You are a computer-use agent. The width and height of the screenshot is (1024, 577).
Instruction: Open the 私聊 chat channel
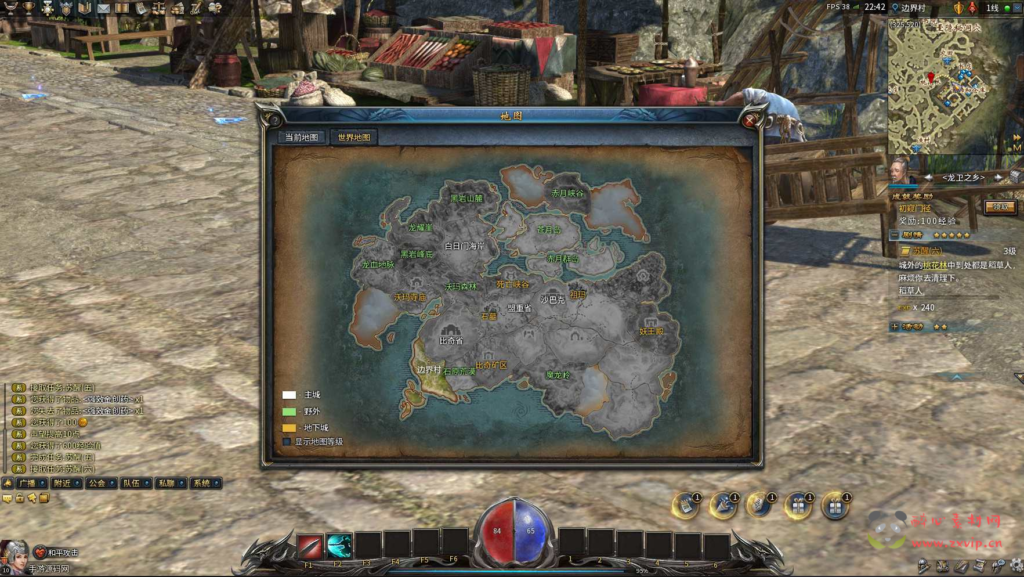tap(166, 483)
